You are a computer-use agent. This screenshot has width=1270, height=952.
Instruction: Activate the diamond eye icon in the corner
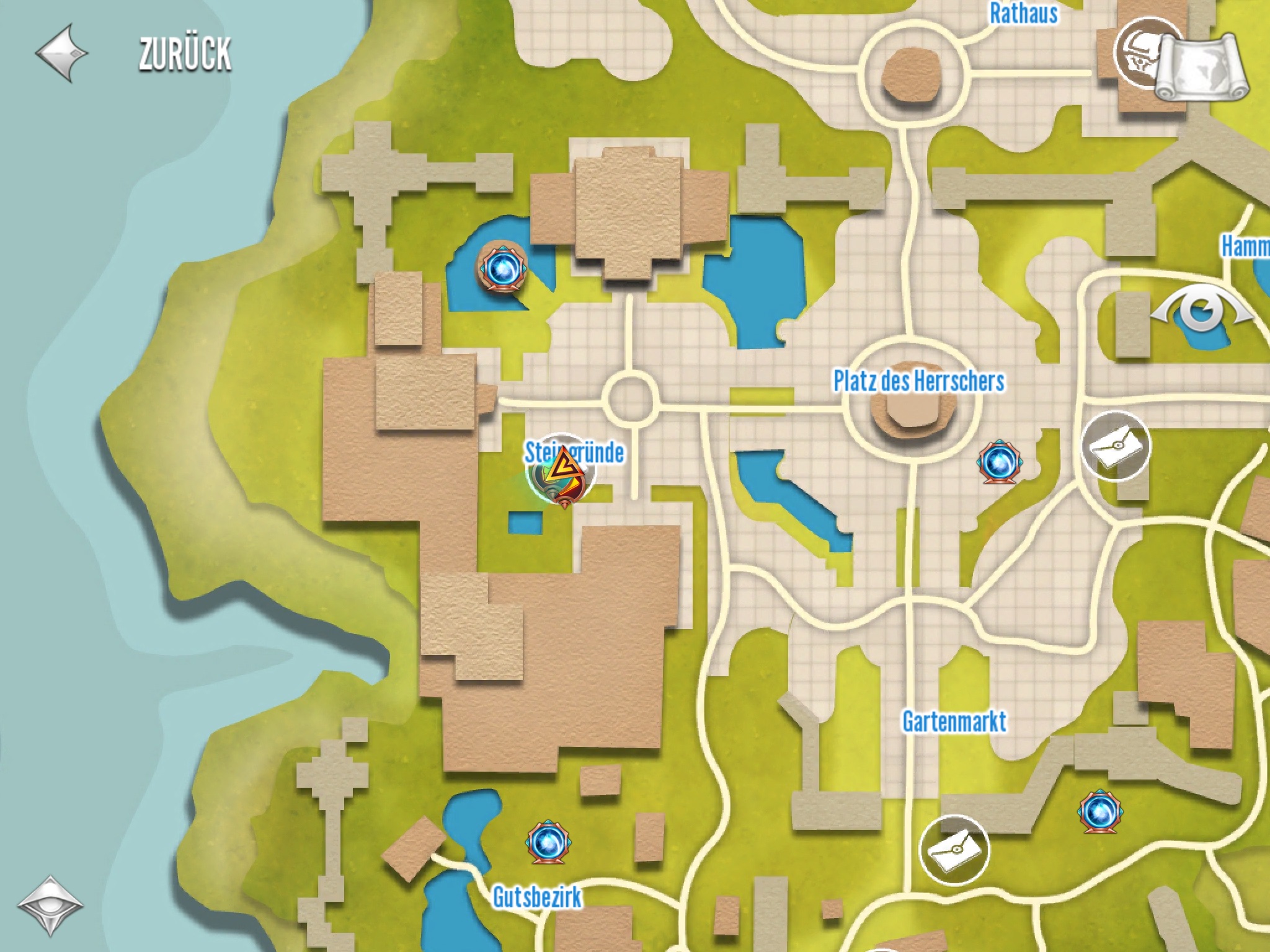click(50, 906)
